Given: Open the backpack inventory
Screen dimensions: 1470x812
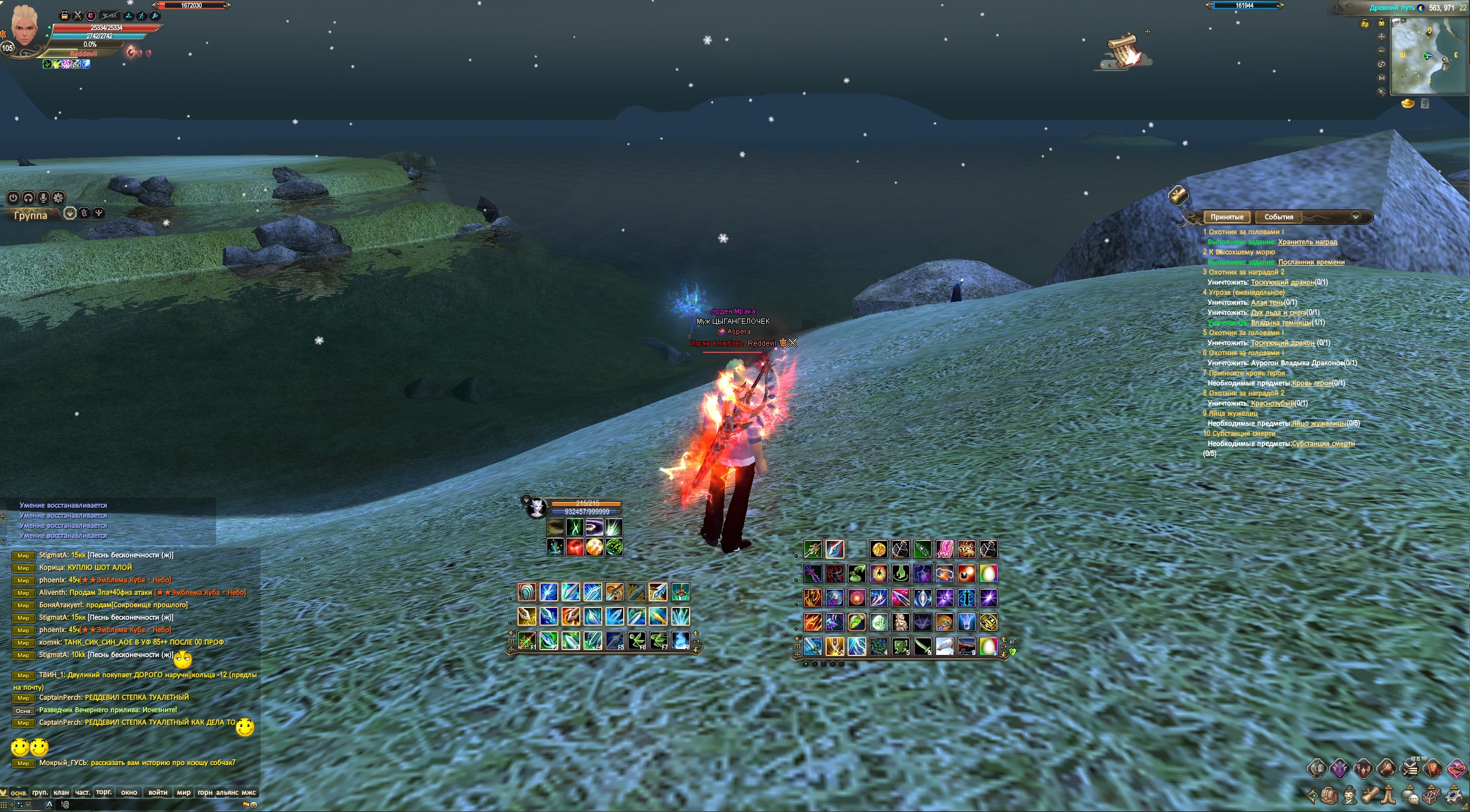Looking at the screenshot, I should 1329,795.
